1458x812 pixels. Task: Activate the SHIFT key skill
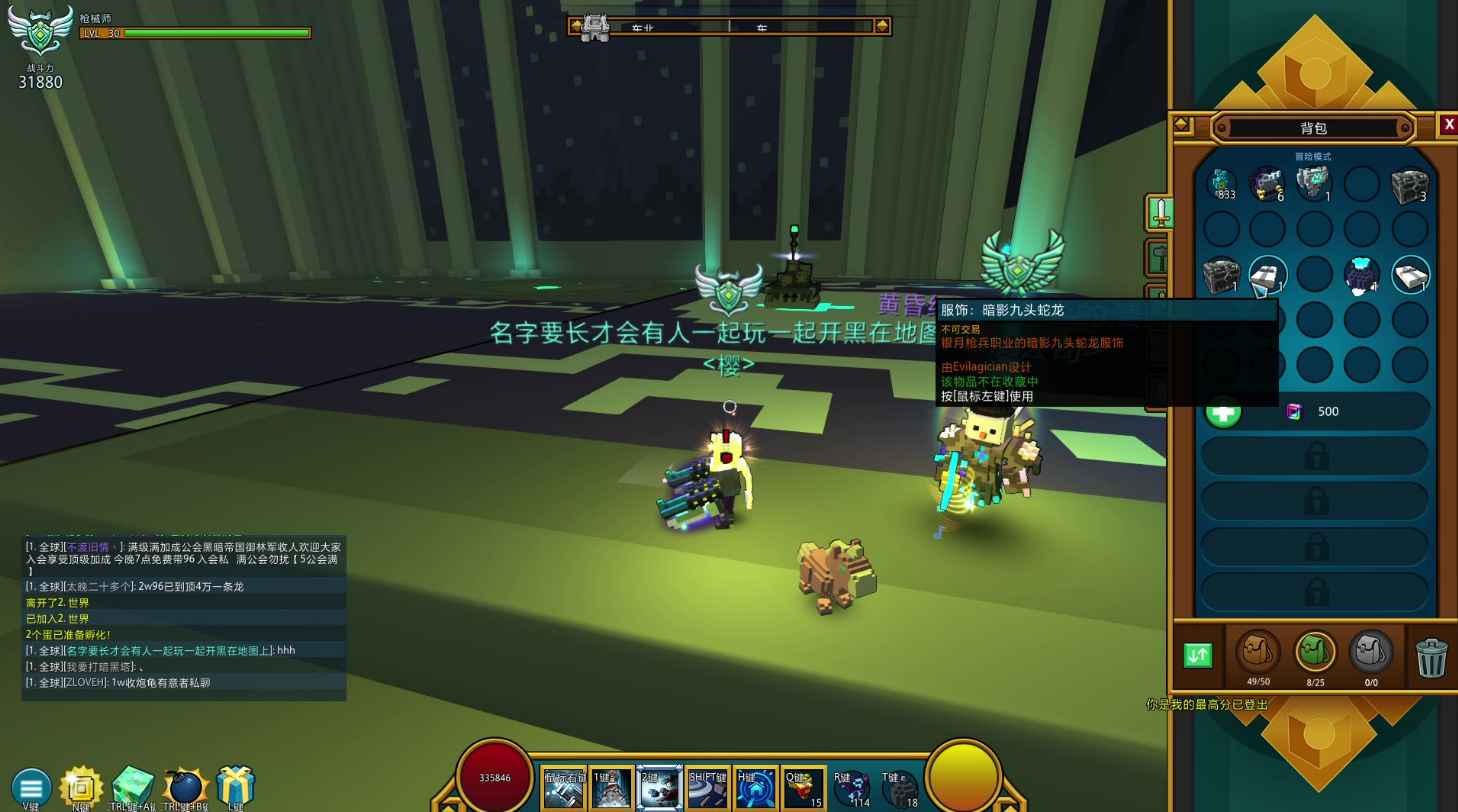[707, 789]
